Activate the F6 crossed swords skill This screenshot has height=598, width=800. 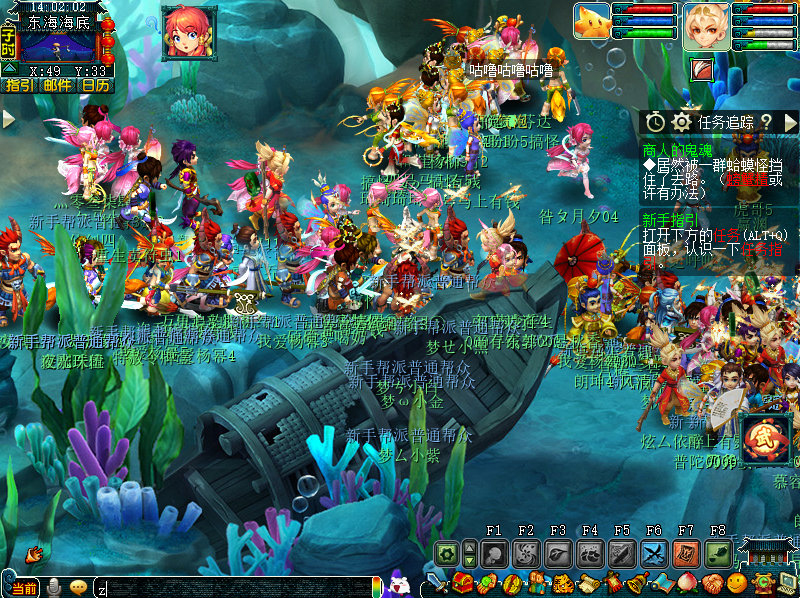654,553
